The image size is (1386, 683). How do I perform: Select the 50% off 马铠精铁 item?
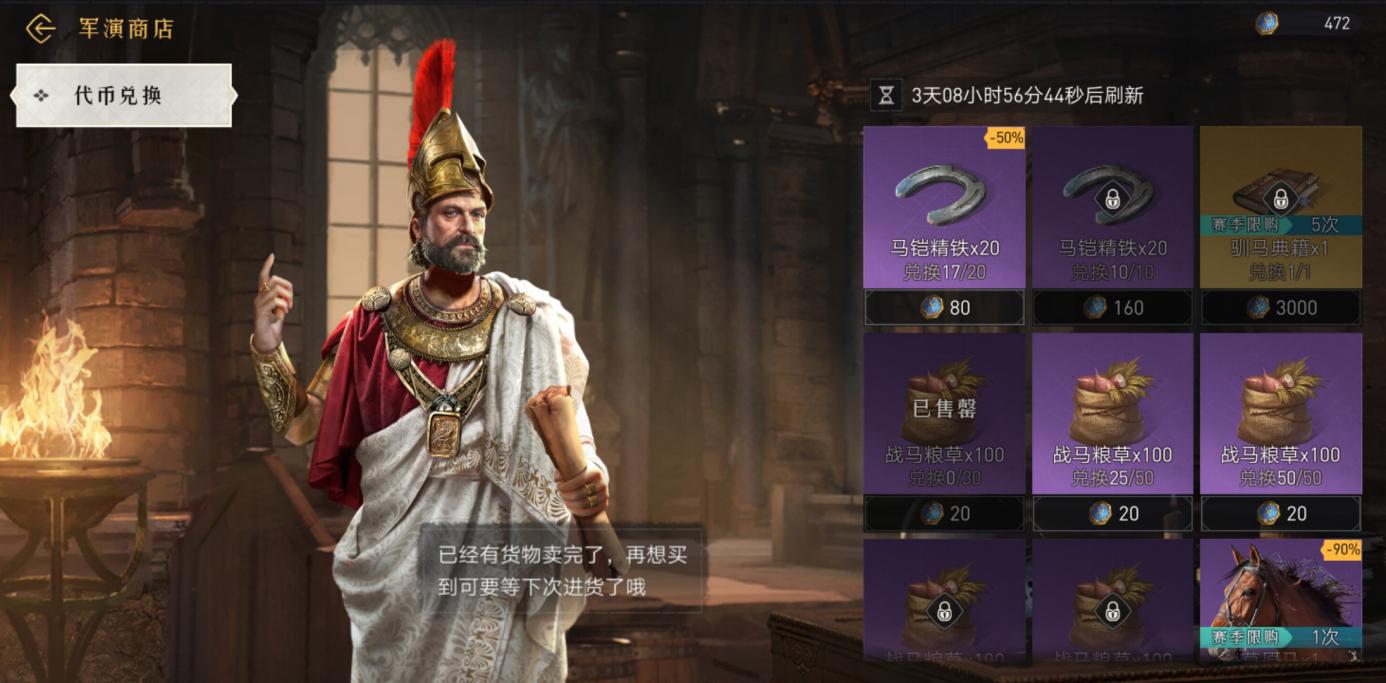[x=944, y=206]
